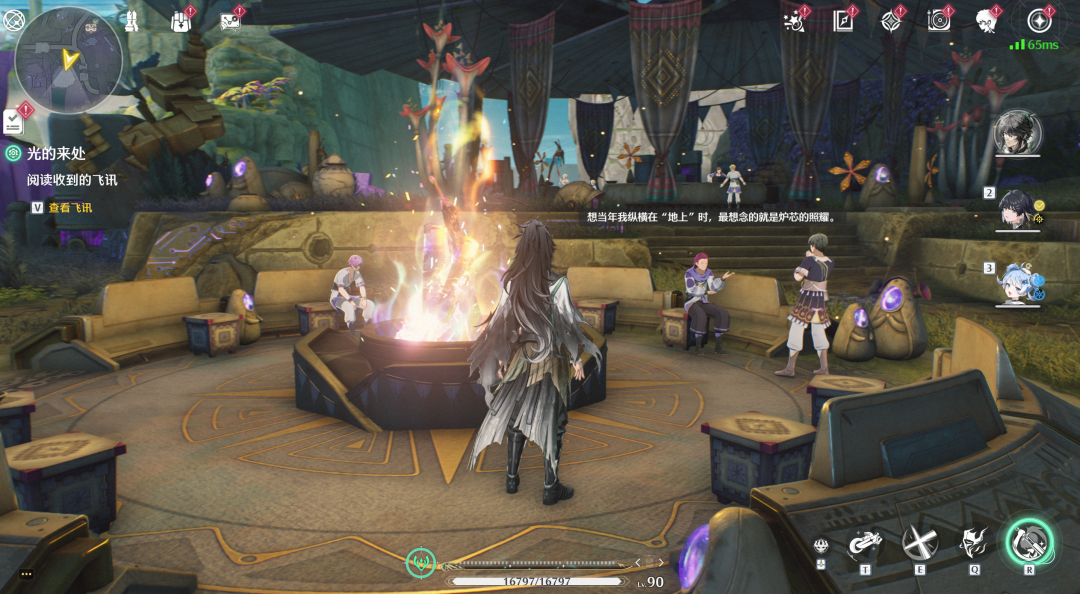Use the crossed-blades resonance skill
Viewport: 1080px width, 594px height.
[916, 543]
